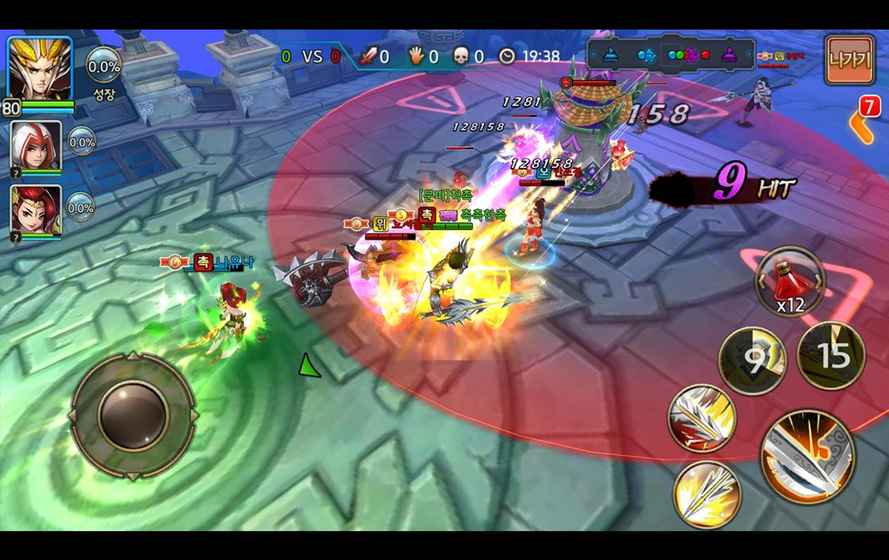Tap the 성장 growth percentage bubble
The width and height of the screenshot is (889, 560).
(104, 70)
